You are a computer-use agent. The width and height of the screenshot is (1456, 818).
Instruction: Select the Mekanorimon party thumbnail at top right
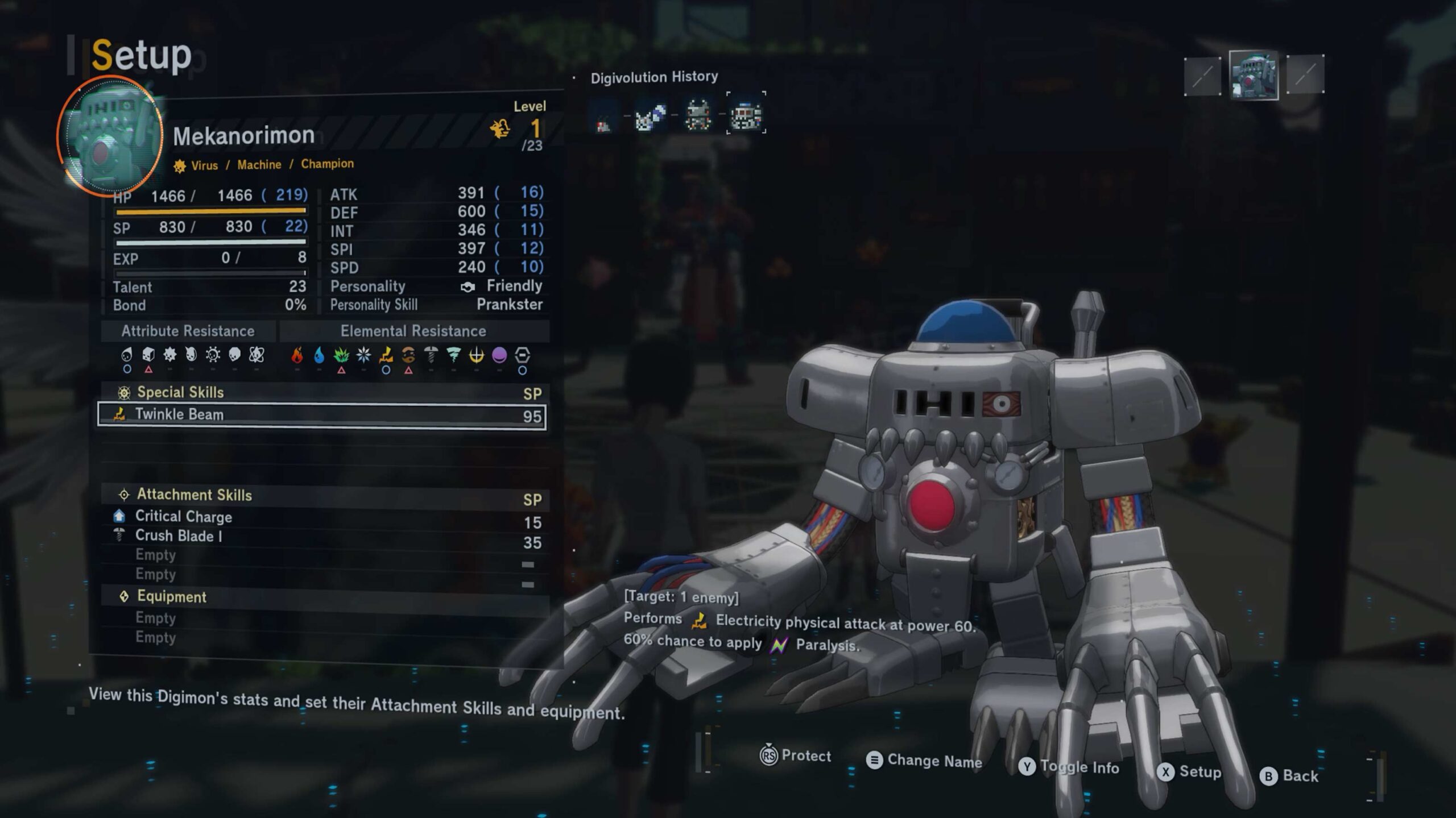click(1253, 75)
